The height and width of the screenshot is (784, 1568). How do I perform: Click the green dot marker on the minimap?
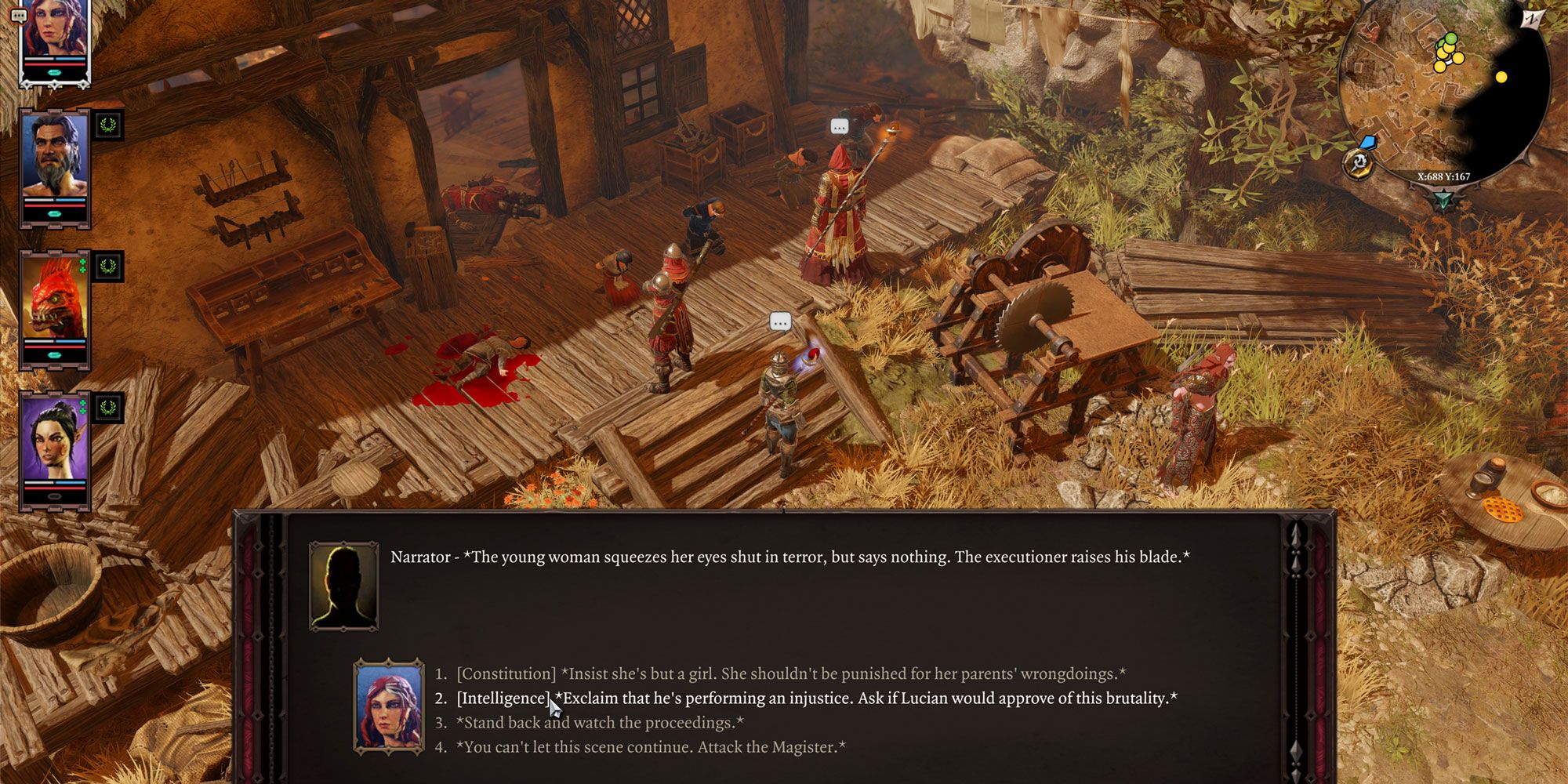(1450, 38)
